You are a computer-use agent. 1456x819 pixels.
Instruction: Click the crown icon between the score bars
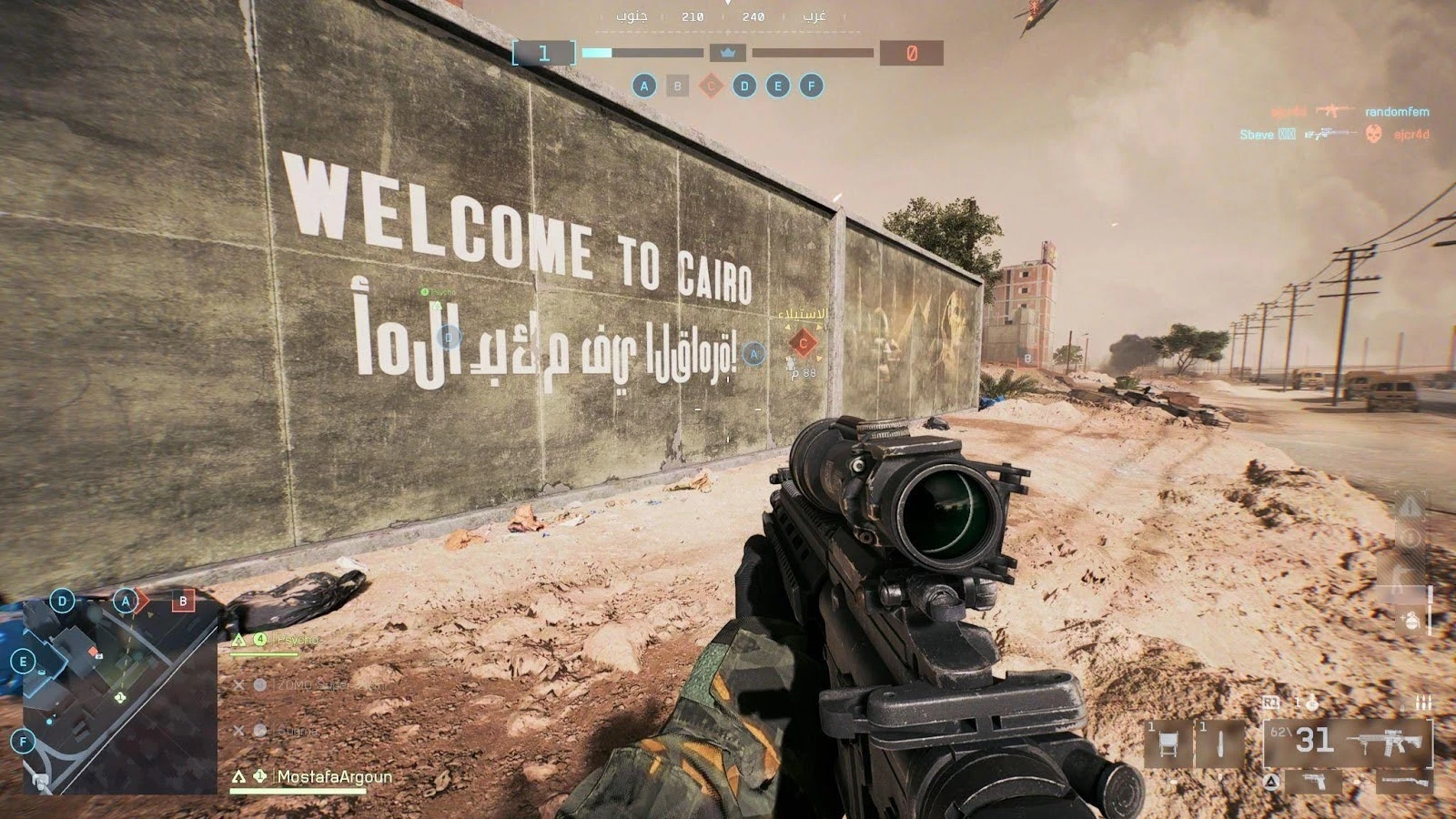tap(727, 53)
